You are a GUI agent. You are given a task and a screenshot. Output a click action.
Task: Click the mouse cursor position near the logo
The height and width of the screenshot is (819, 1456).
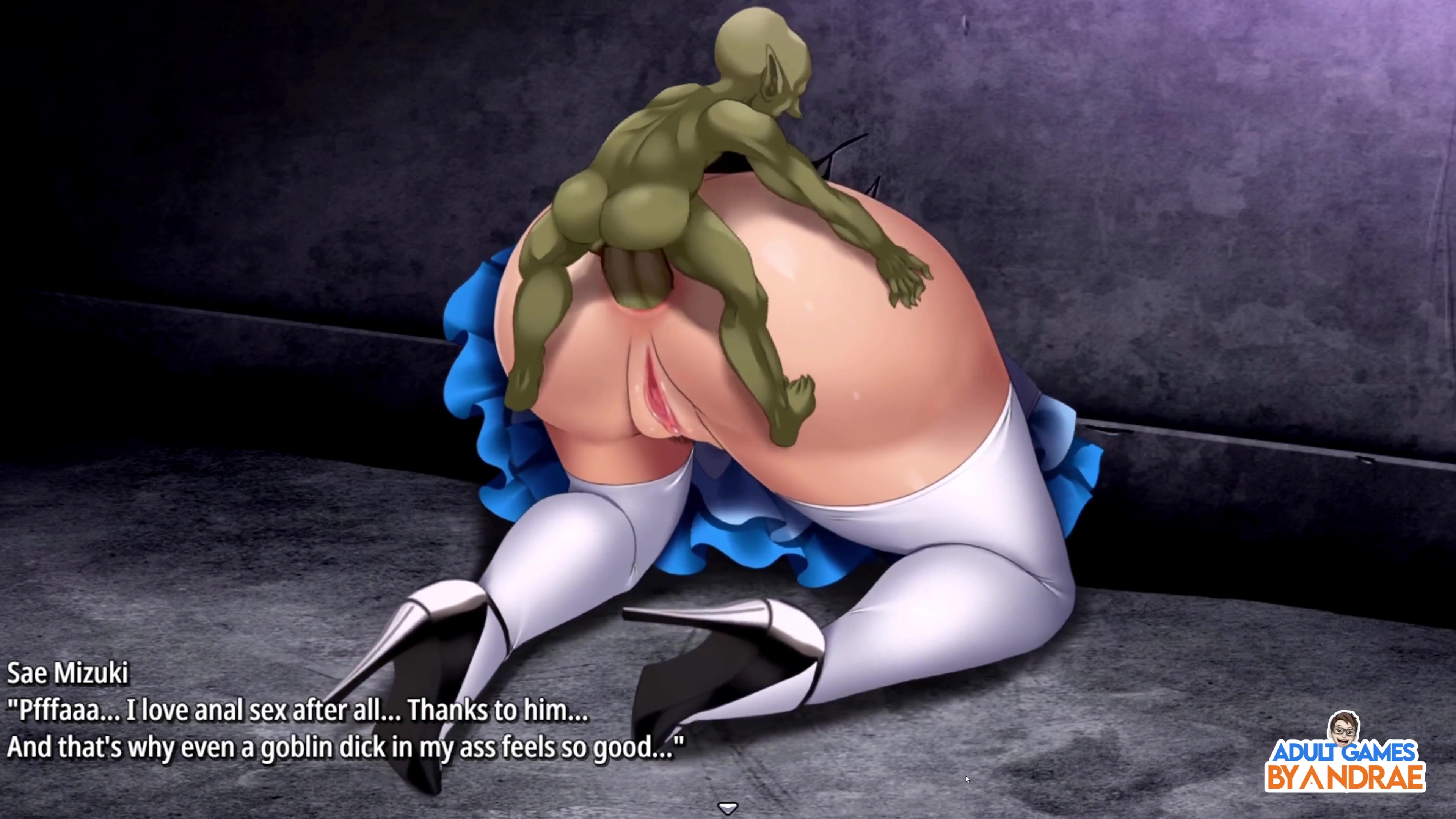pos(967,779)
